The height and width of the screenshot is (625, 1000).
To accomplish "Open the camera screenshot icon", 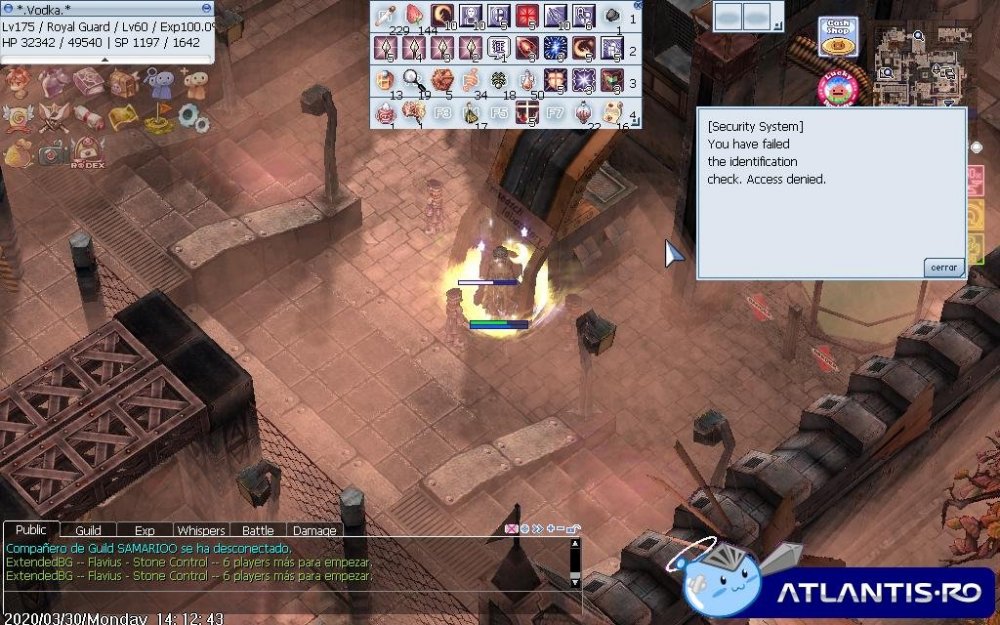I will 53,151.
